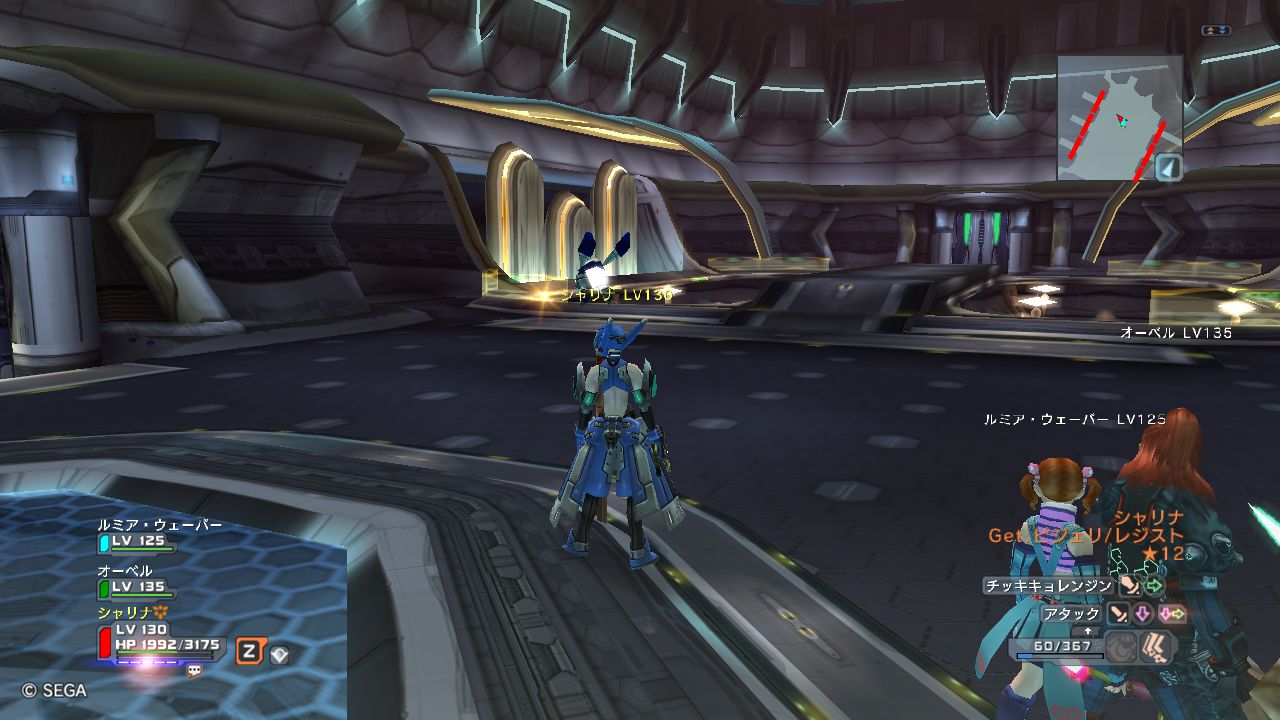Click the grey diamond icon beside Z
Image resolution: width=1280 pixels, height=720 pixels.
[280, 655]
